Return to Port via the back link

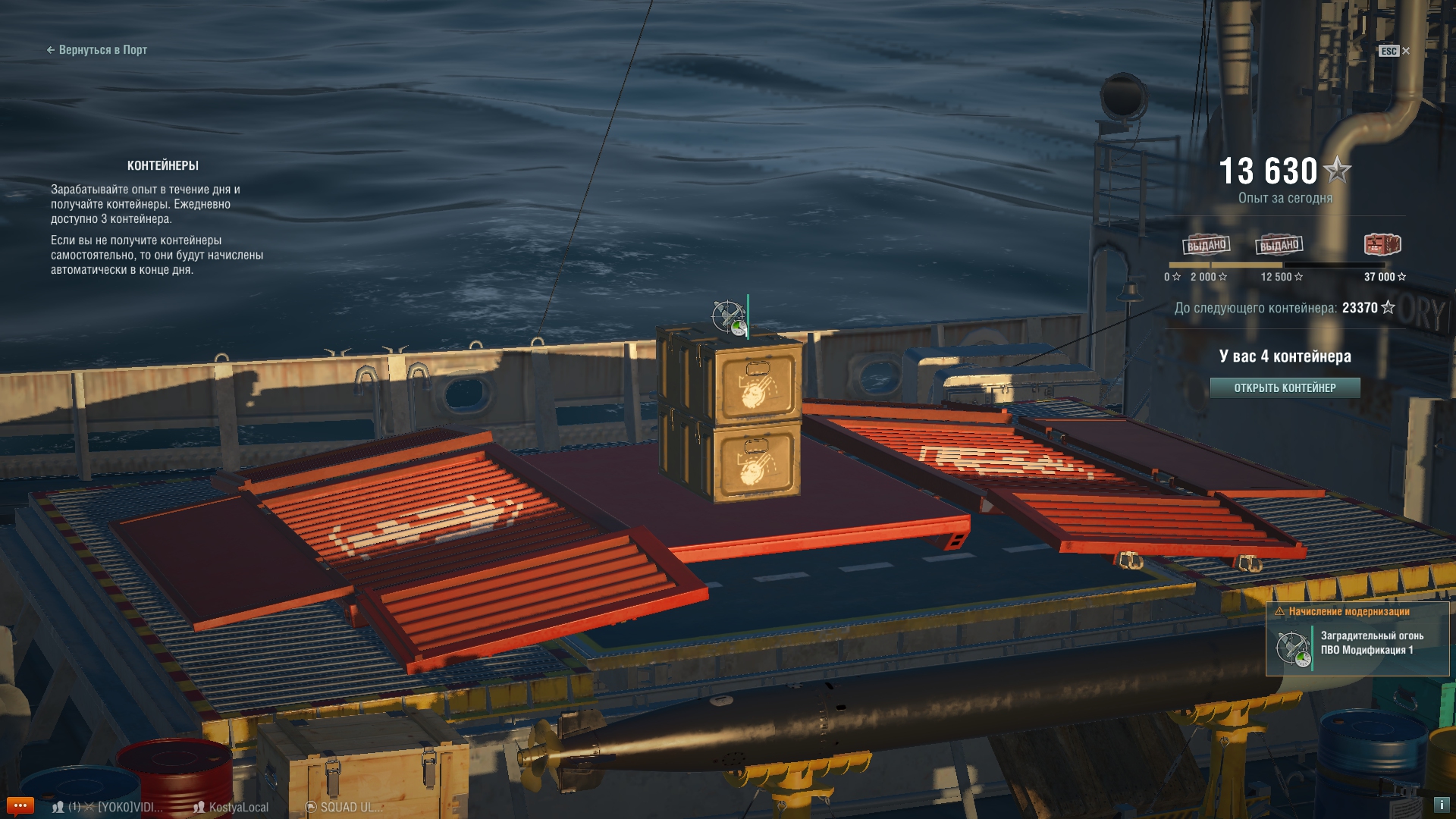(x=97, y=50)
